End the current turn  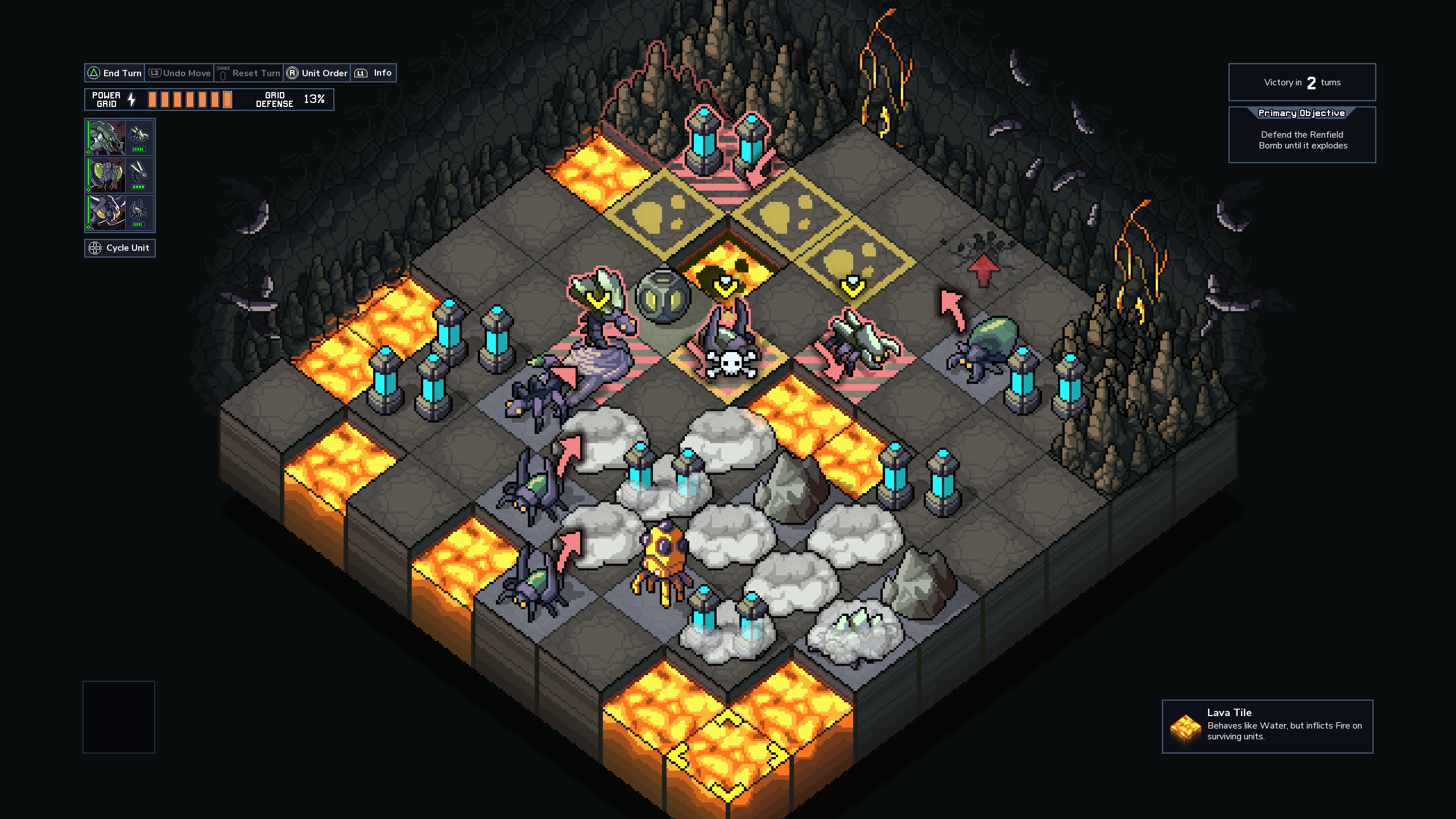pos(115,73)
